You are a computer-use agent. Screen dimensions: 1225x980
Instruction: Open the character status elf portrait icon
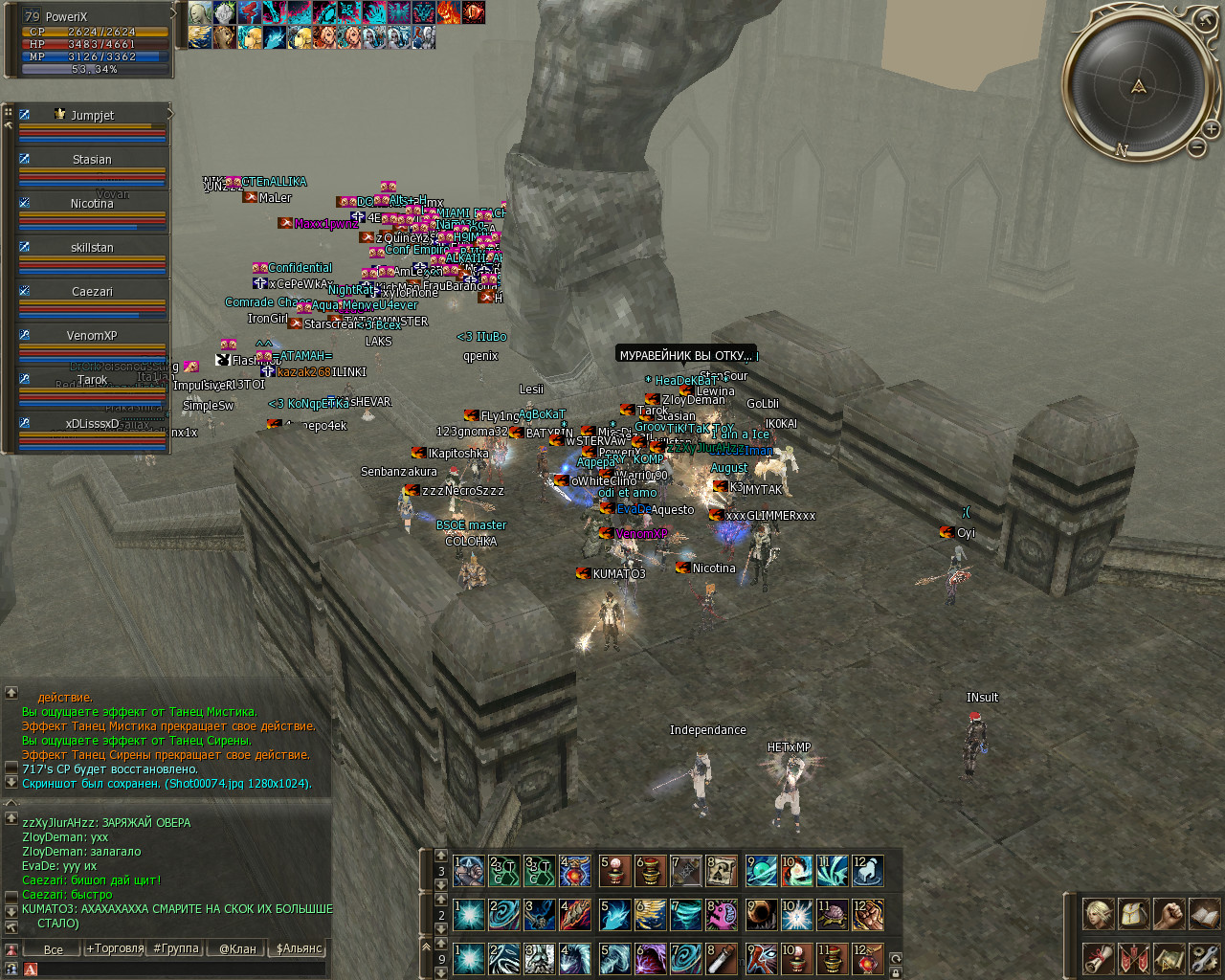pyautogui.click(x=1097, y=914)
